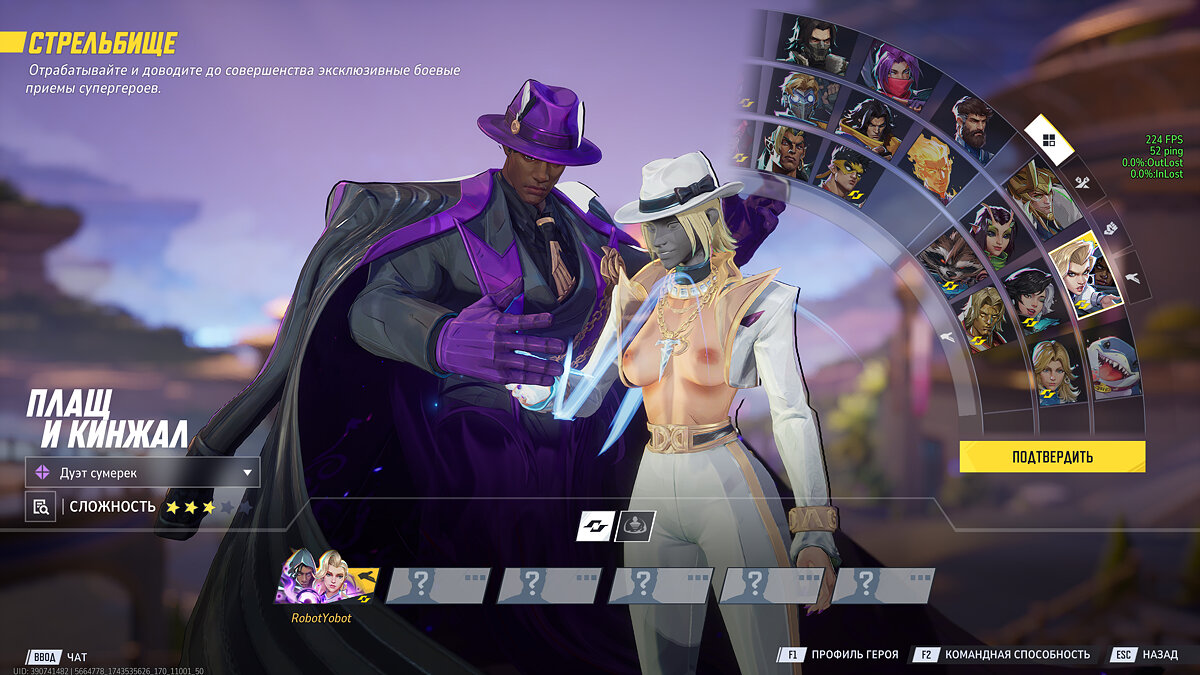1200x675 pixels.
Task: Pick the Loki portrait with golden horns
Action: coord(1040,198)
